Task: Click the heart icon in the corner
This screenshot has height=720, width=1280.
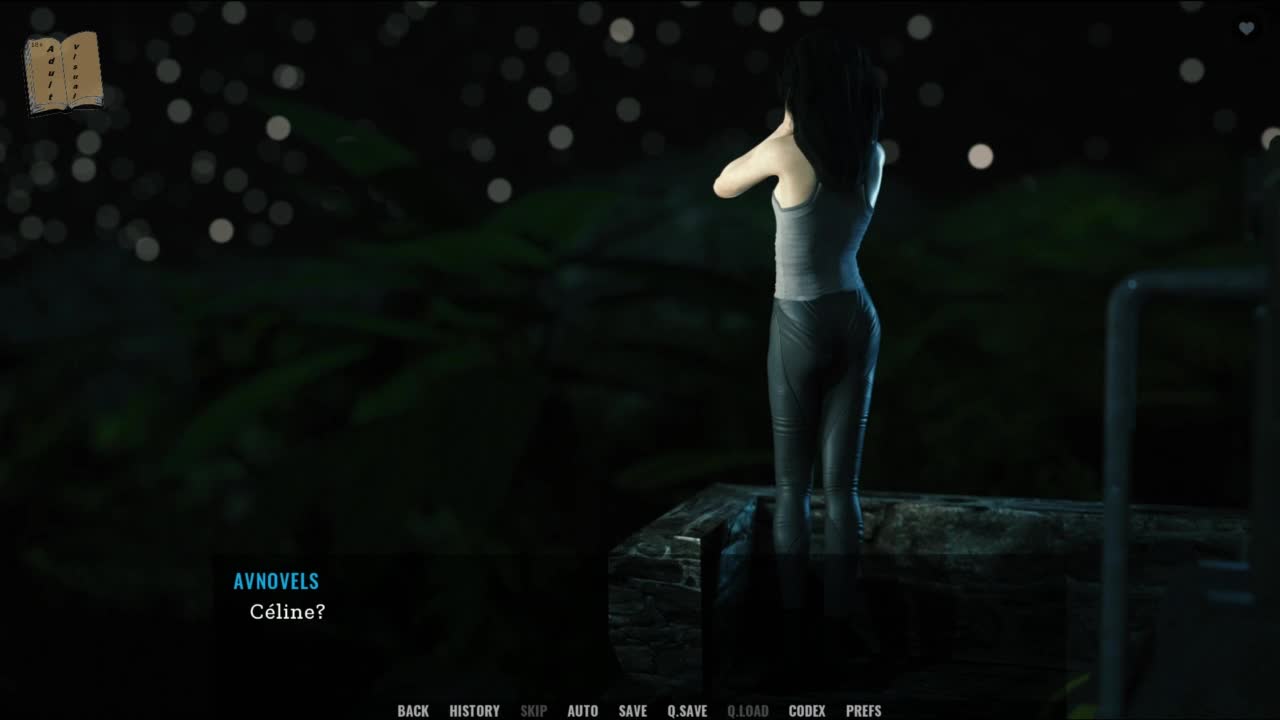Action: (x=1246, y=29)
